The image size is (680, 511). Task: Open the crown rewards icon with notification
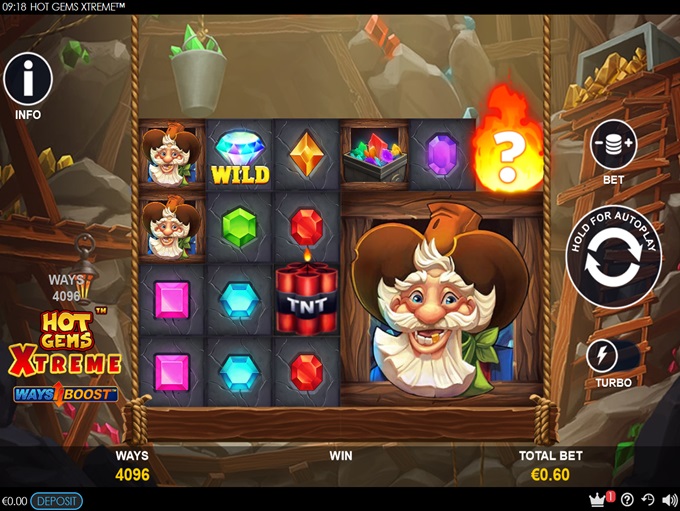click(x=599, y=499)
